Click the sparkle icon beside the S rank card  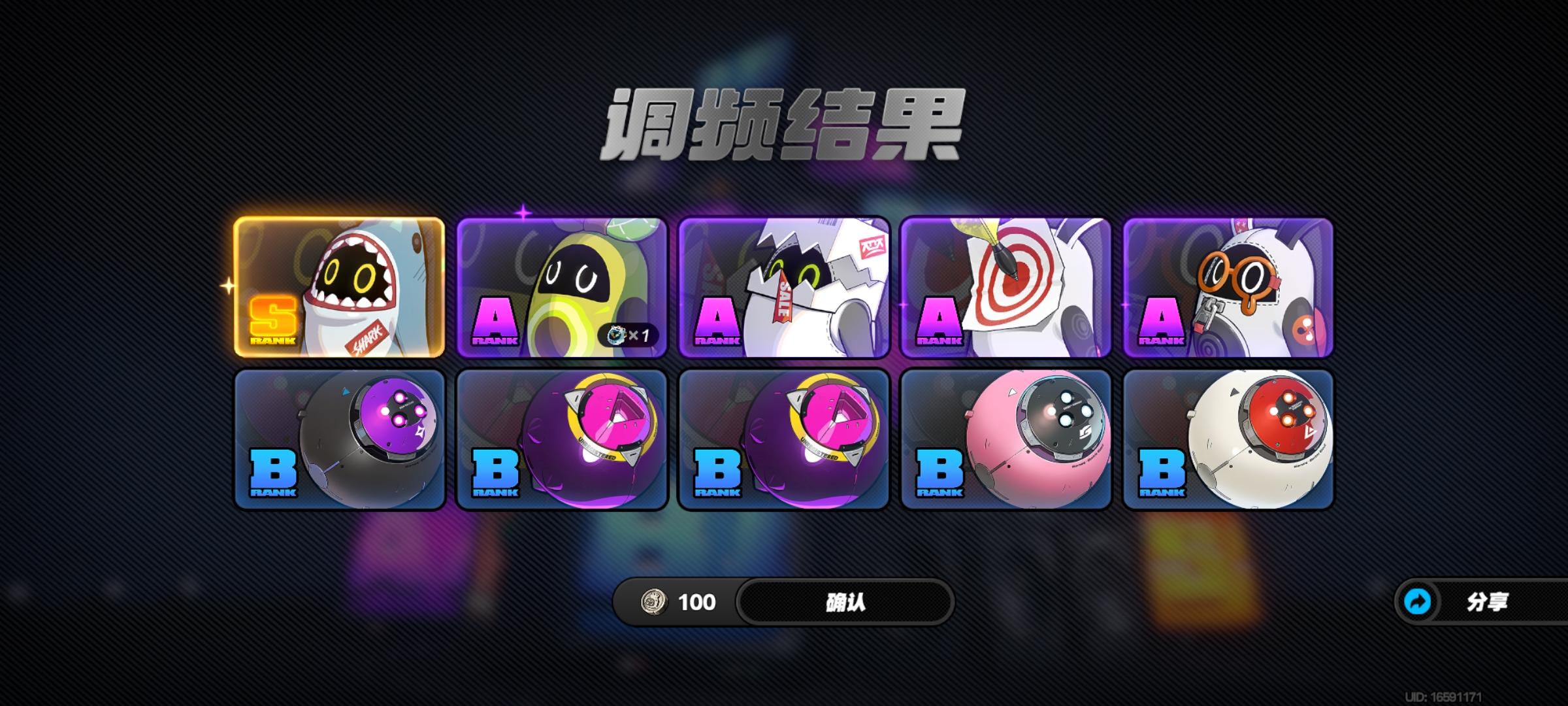229,284
